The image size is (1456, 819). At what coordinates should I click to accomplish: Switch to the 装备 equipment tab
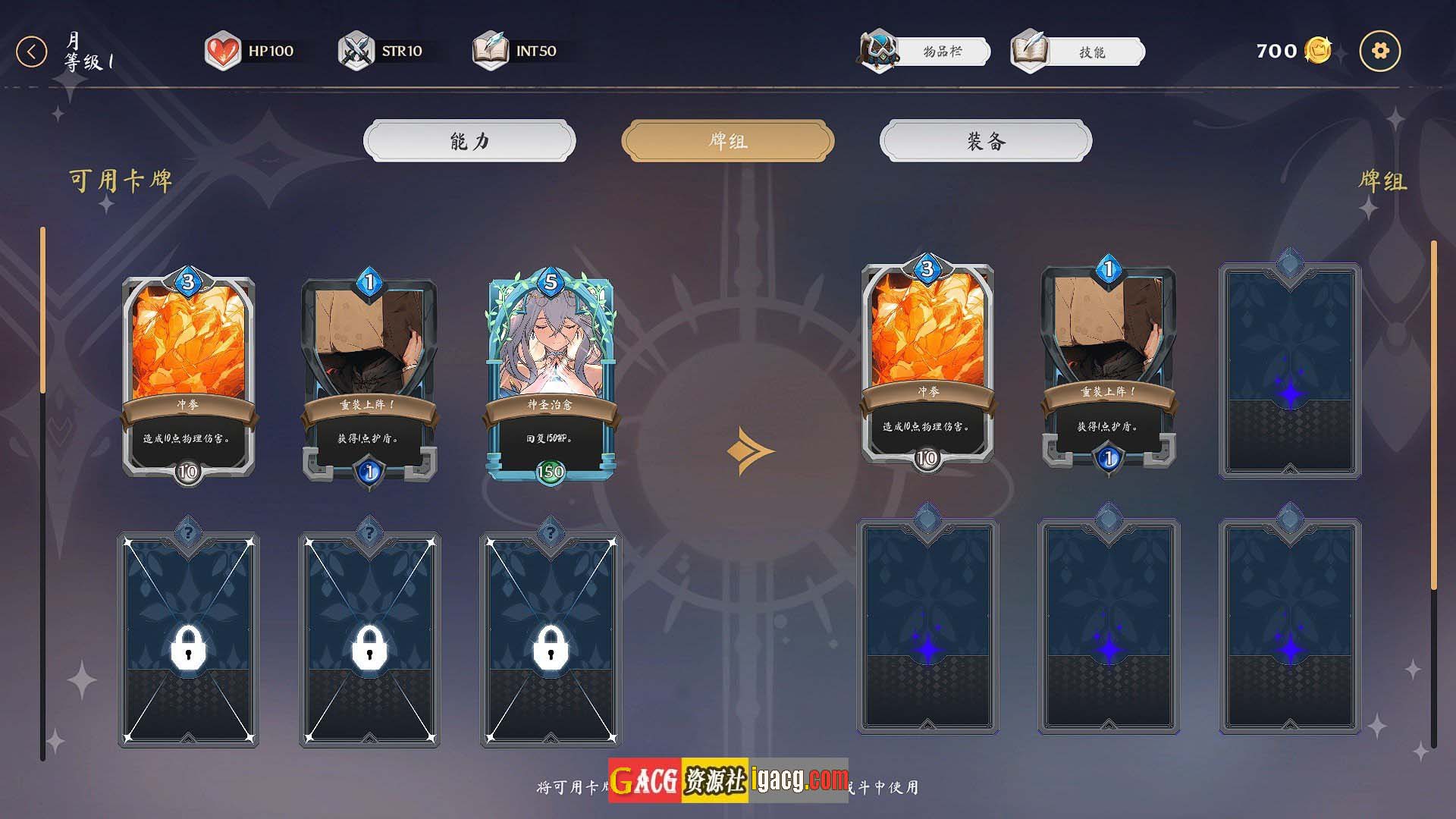click(985, 141)
